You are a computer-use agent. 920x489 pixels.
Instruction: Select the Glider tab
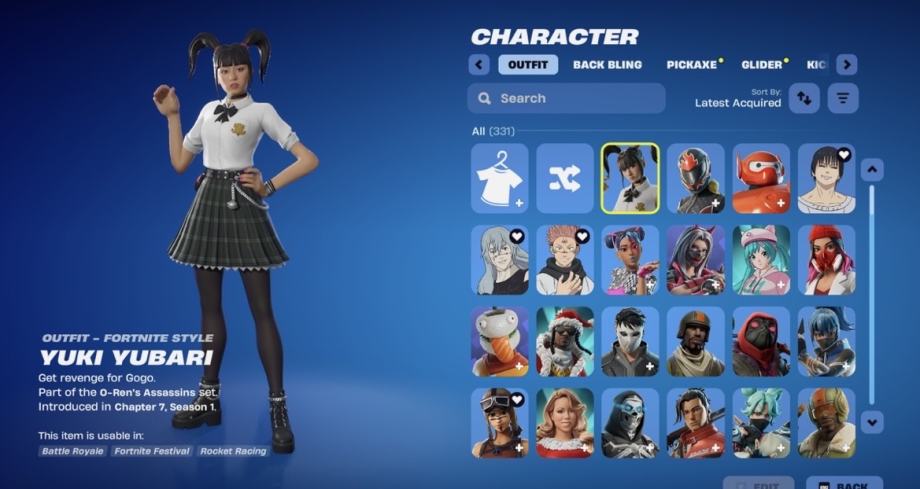[762, 65]
